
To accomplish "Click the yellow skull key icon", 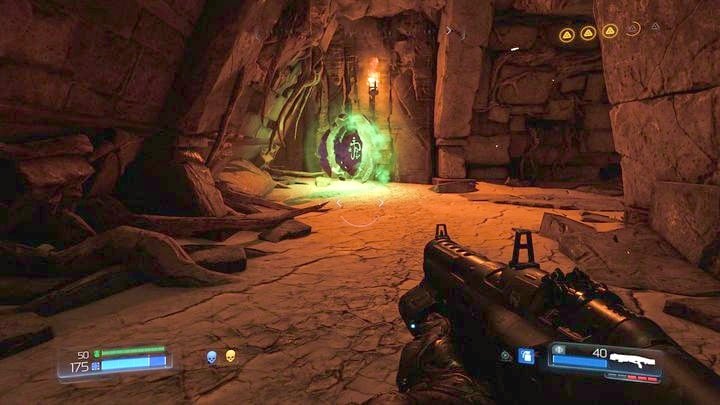I will [x=230, y=356].
